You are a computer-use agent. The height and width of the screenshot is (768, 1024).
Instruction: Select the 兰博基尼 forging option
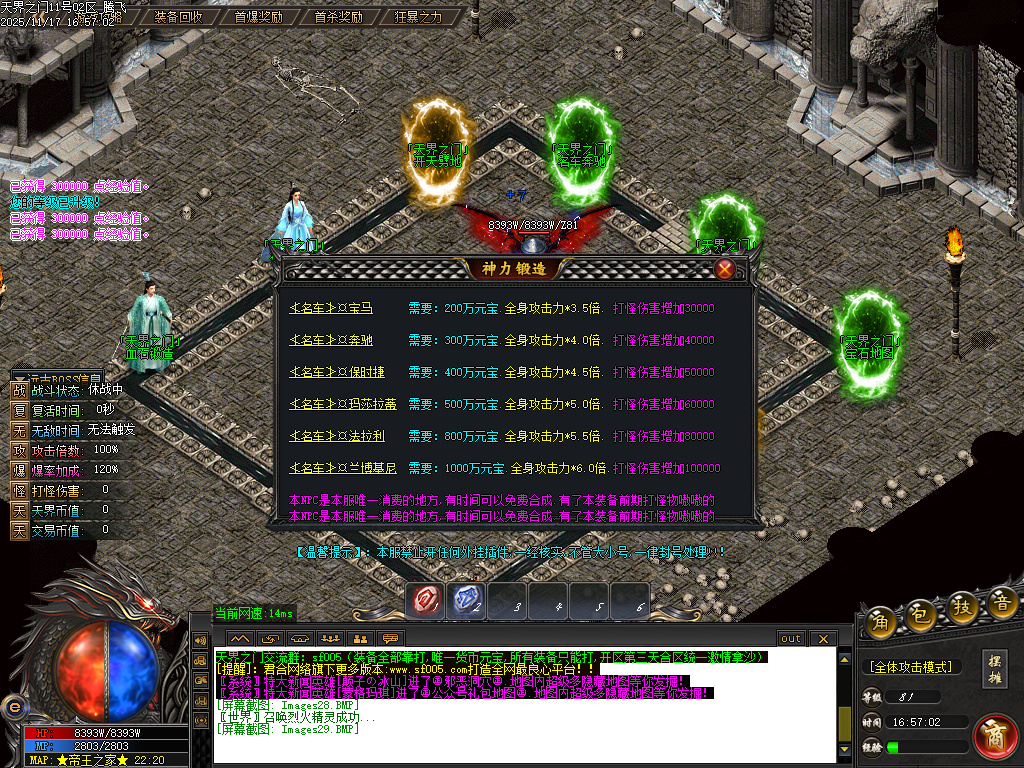[x=342, y=469]
